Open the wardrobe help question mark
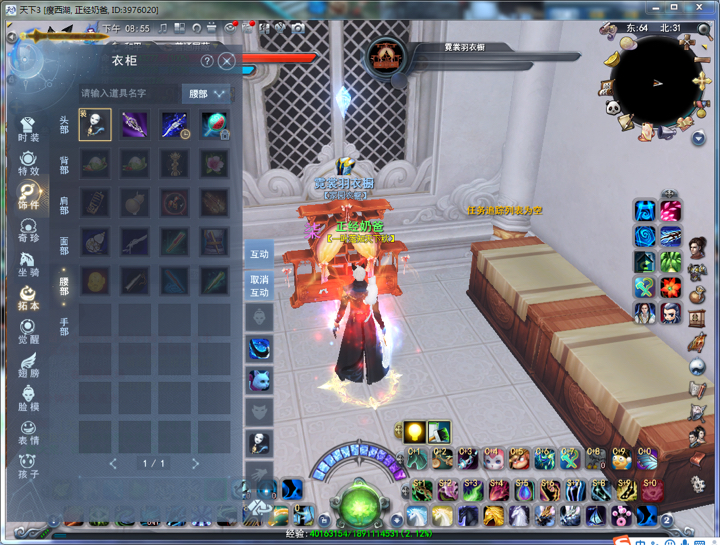The width and height of the screenshot is (720, 545). (x=207, y=61)
